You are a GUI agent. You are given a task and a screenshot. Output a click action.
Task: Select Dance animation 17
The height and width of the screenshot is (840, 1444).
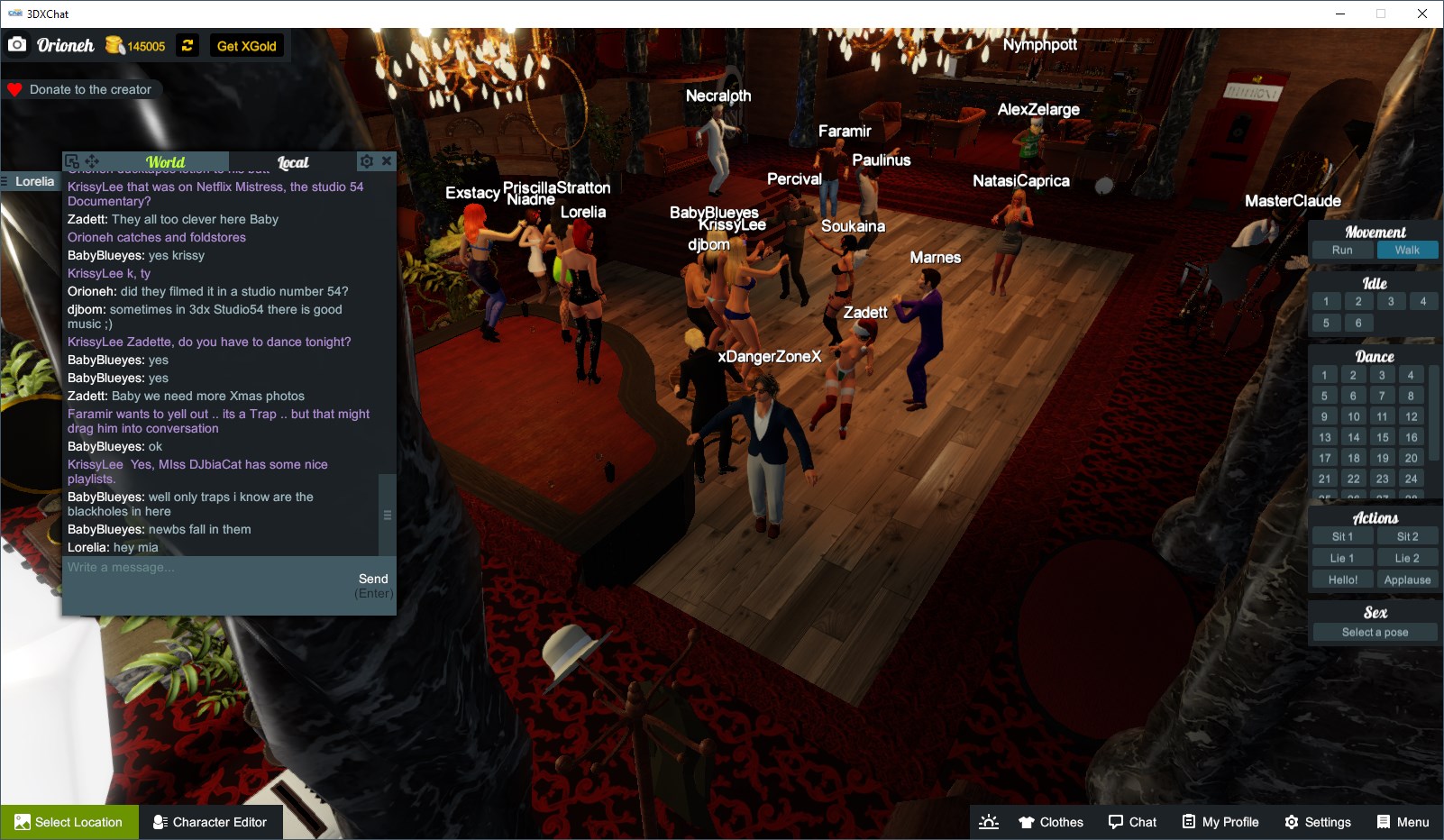tap(1325, 458)
